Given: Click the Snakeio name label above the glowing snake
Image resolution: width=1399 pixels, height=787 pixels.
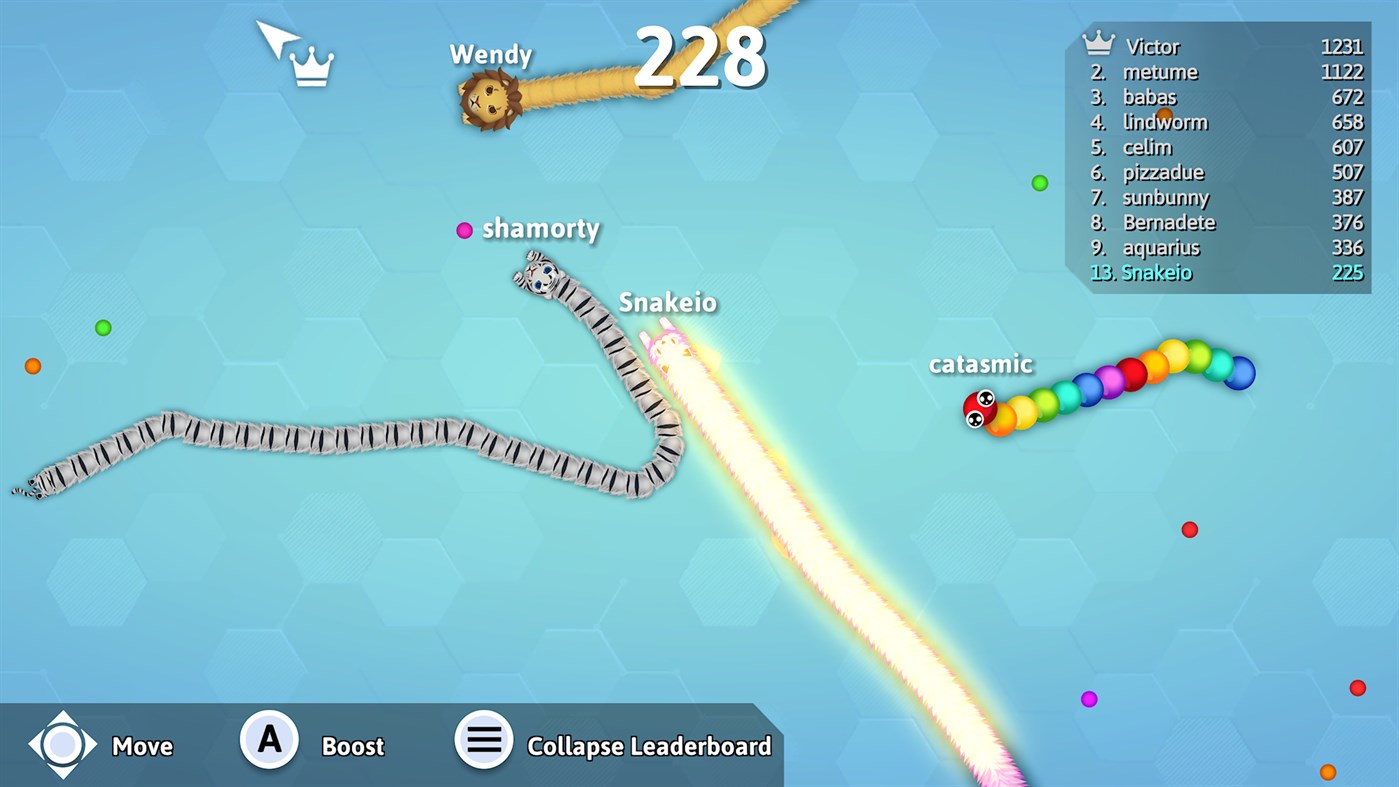Looking at the screenshot, I should (666, 301).
